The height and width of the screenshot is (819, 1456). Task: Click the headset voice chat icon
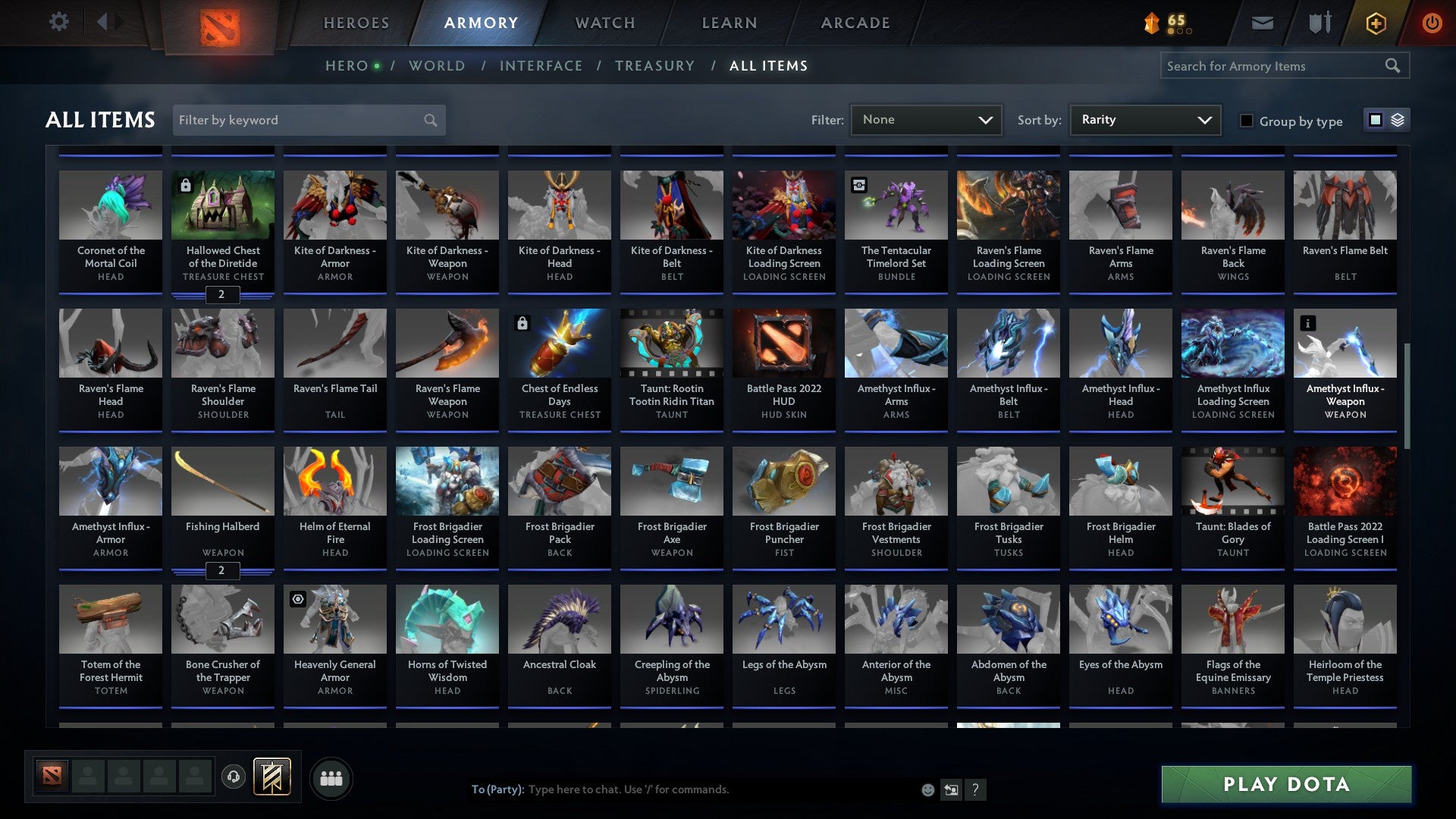coord(232,777)
